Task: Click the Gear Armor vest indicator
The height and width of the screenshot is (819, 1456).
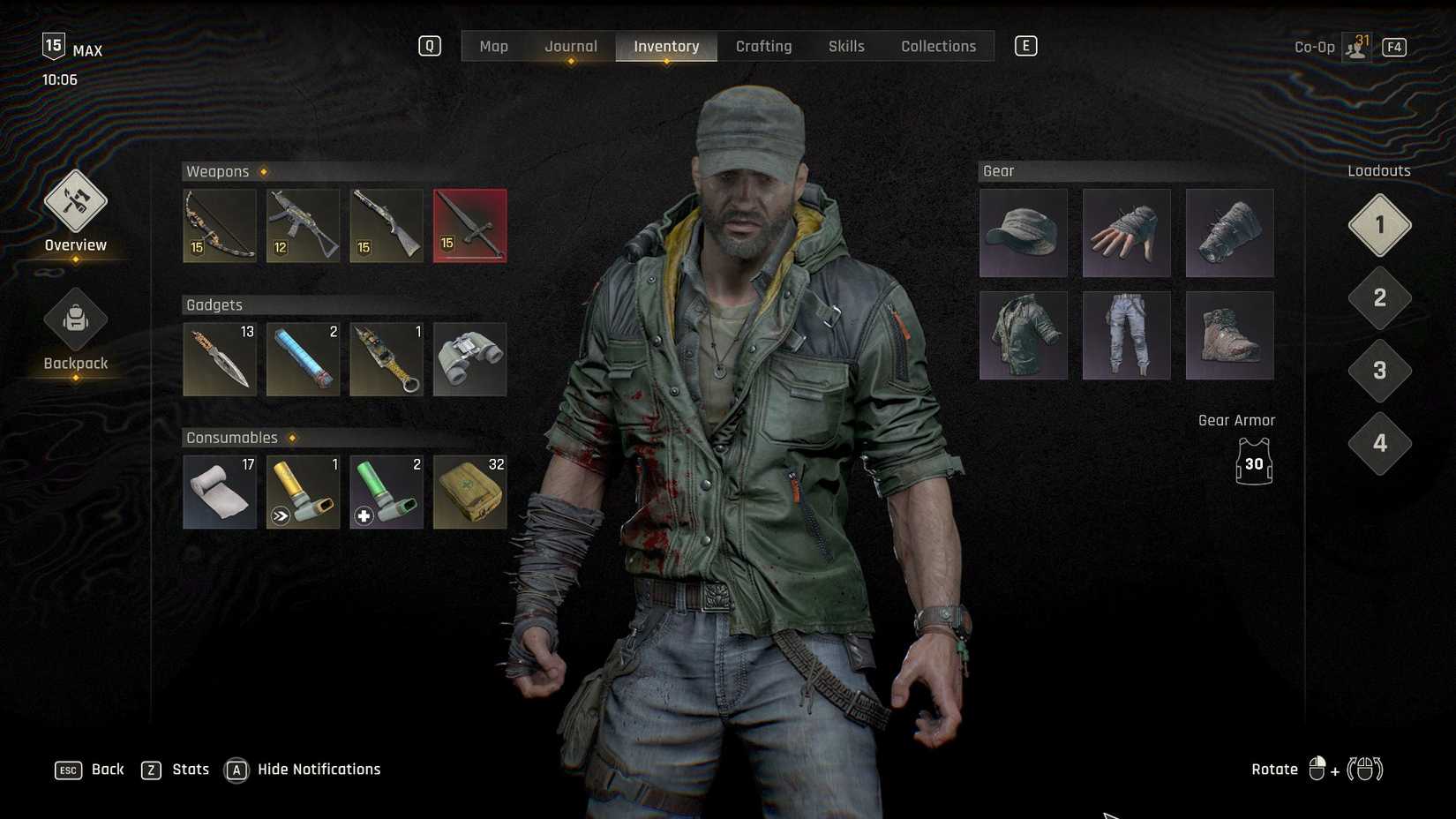Action: [x=1253, y=462]
